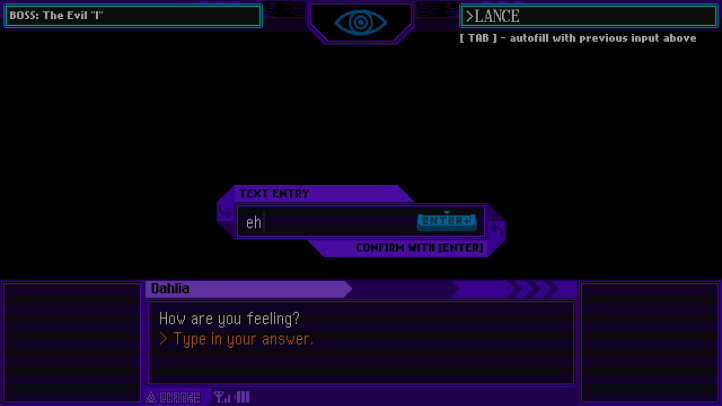Confirm the answer with the blue ENTER button
The height and width of the screenshot is (406, 722).
pos(445,221)
